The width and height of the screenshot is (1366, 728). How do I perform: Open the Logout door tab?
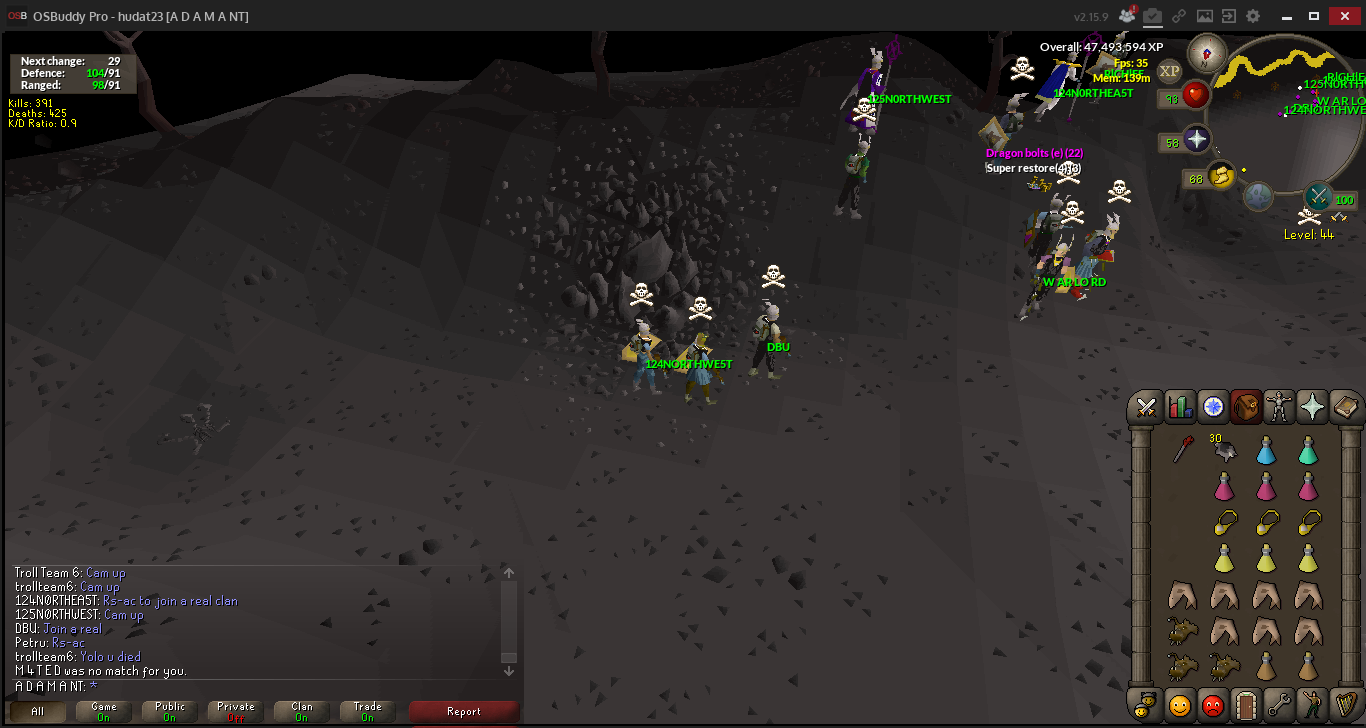[1246, 705]
